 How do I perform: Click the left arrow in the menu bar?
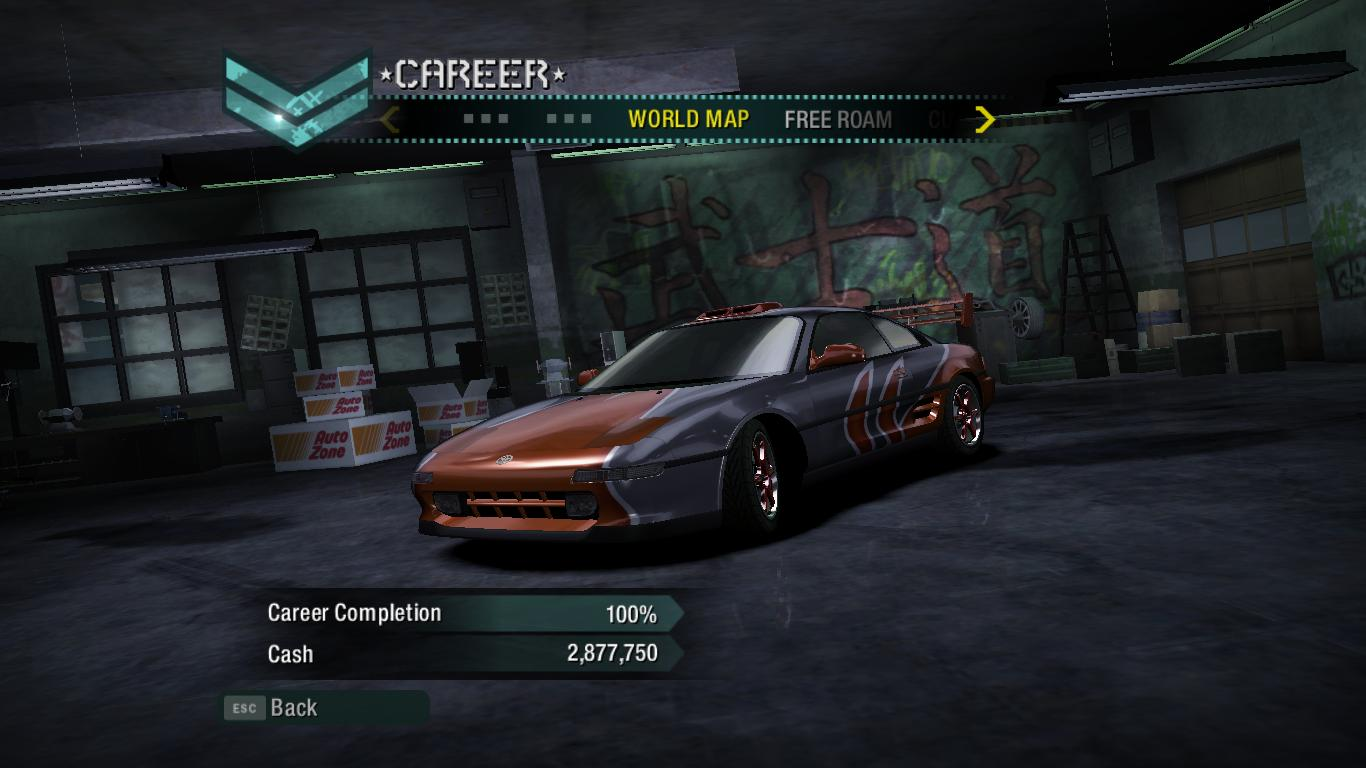pyautogui.click(x=391, y=120)
